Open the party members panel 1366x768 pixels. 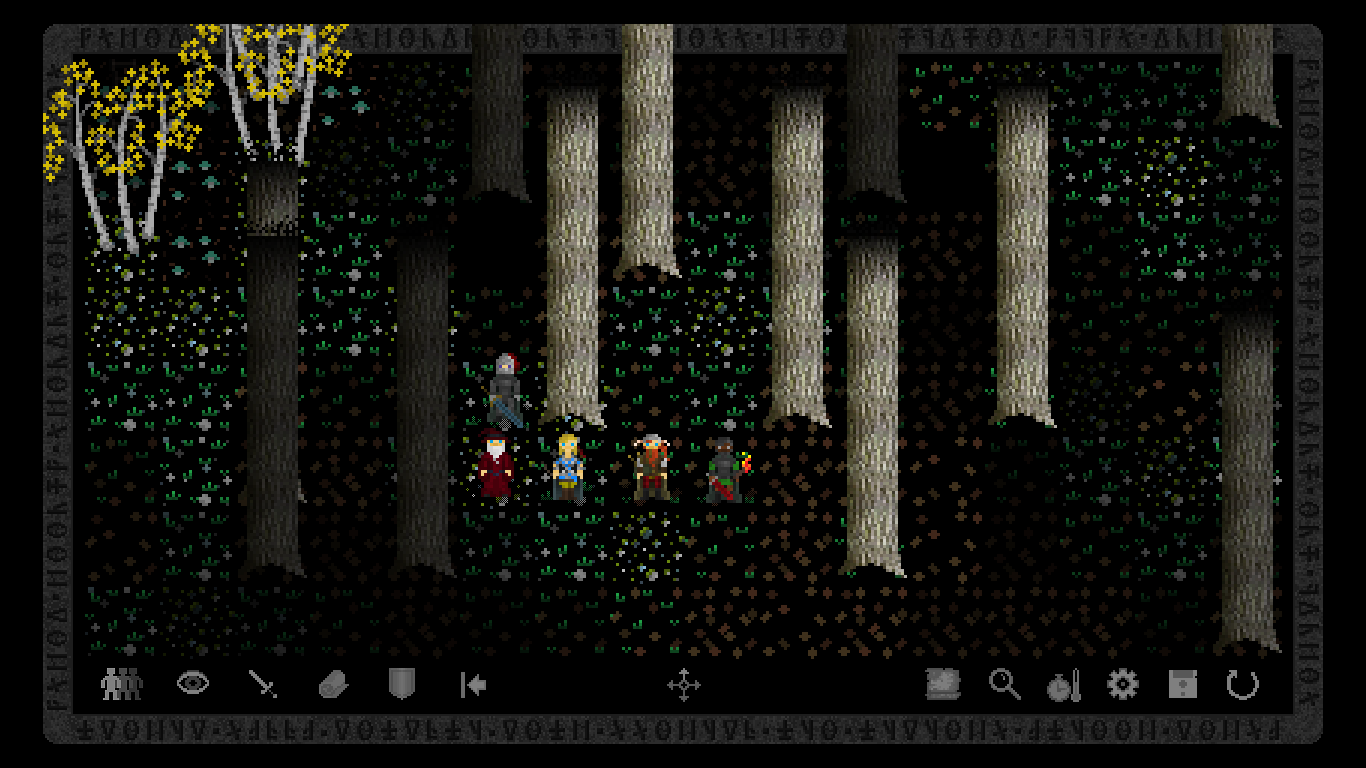point(120,683)
